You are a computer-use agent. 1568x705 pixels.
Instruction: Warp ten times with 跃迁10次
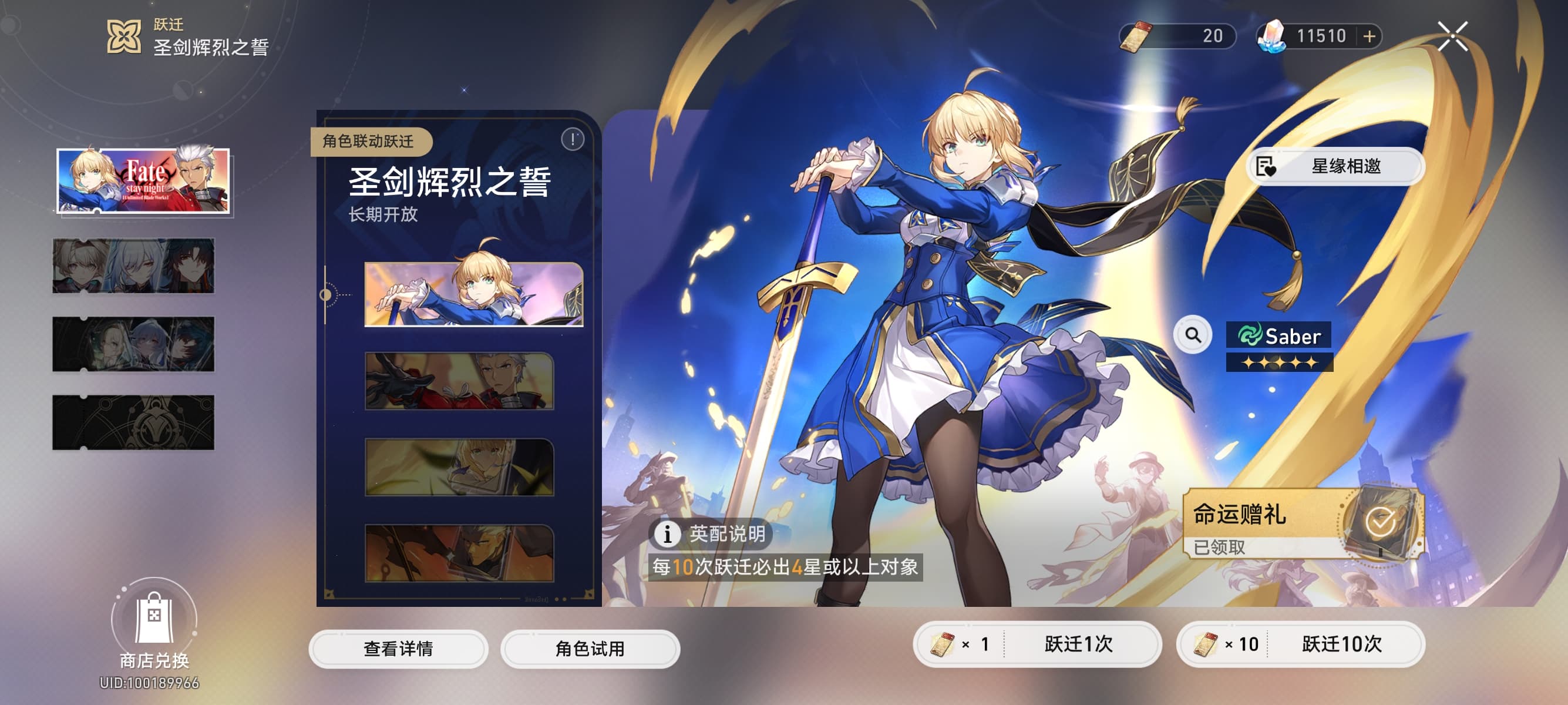1300,644
